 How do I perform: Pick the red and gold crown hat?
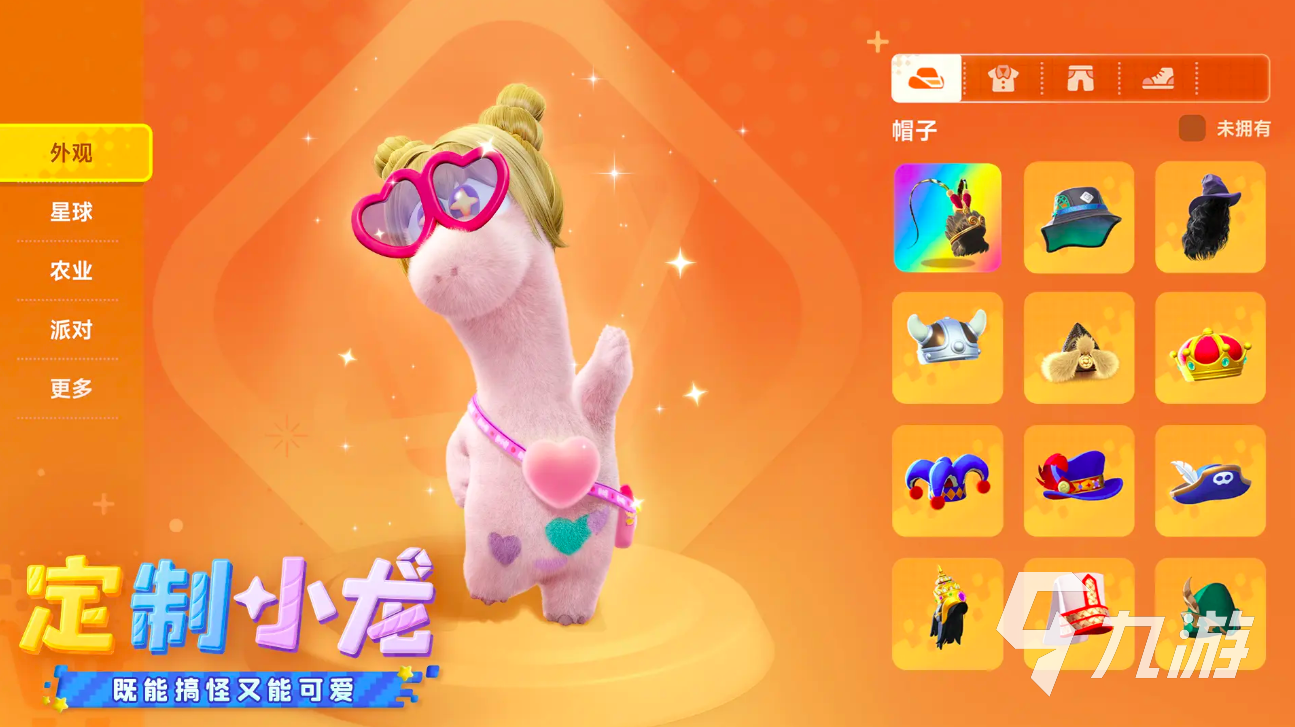[1210, 348]
